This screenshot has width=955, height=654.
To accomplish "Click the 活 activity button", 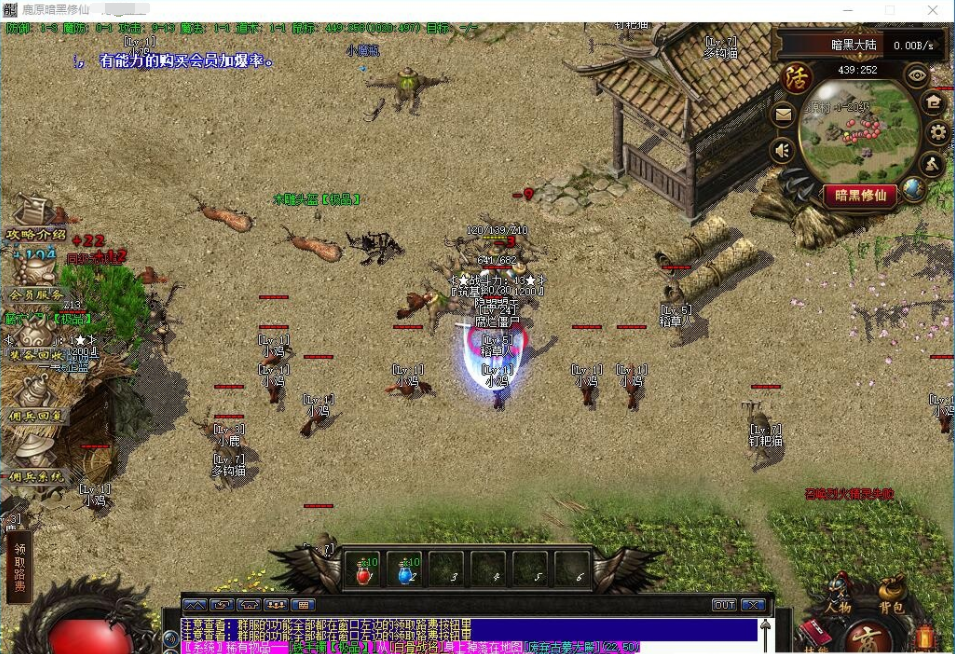I will point(797,78).
